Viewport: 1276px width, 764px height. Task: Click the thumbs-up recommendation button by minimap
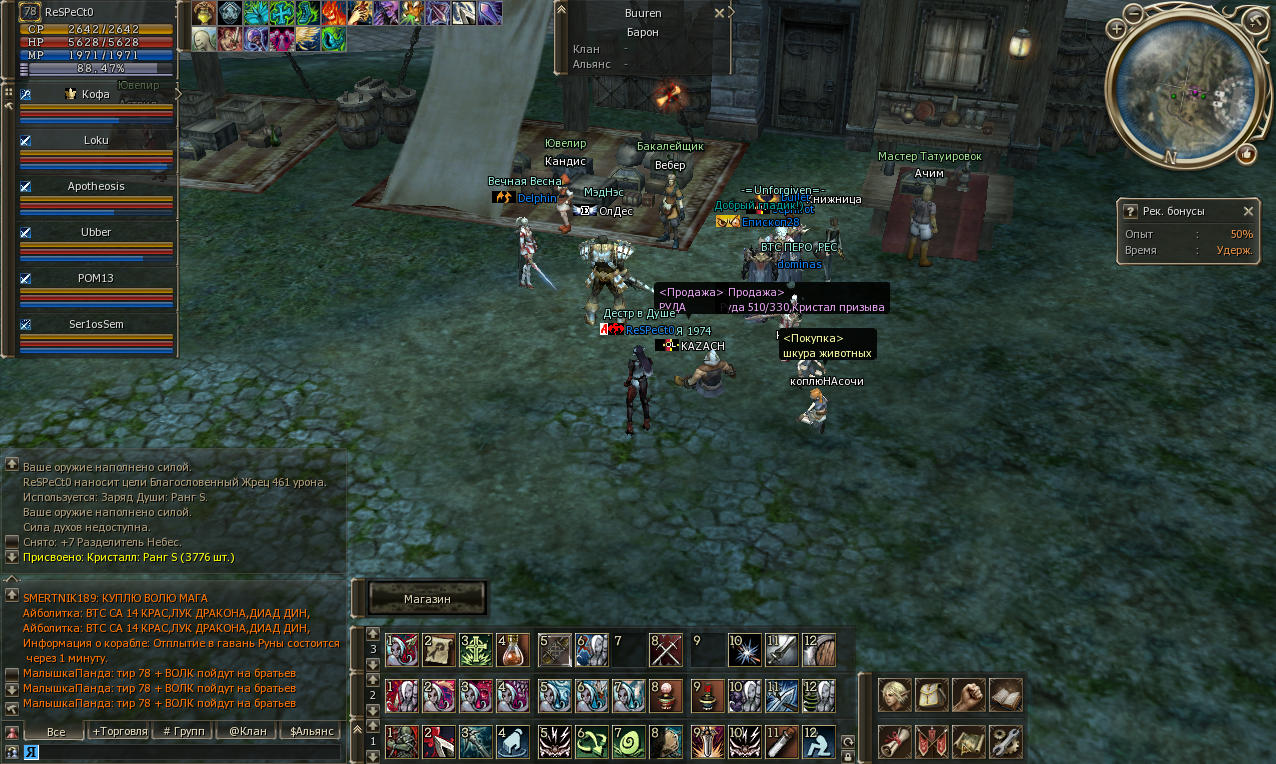1246,154
